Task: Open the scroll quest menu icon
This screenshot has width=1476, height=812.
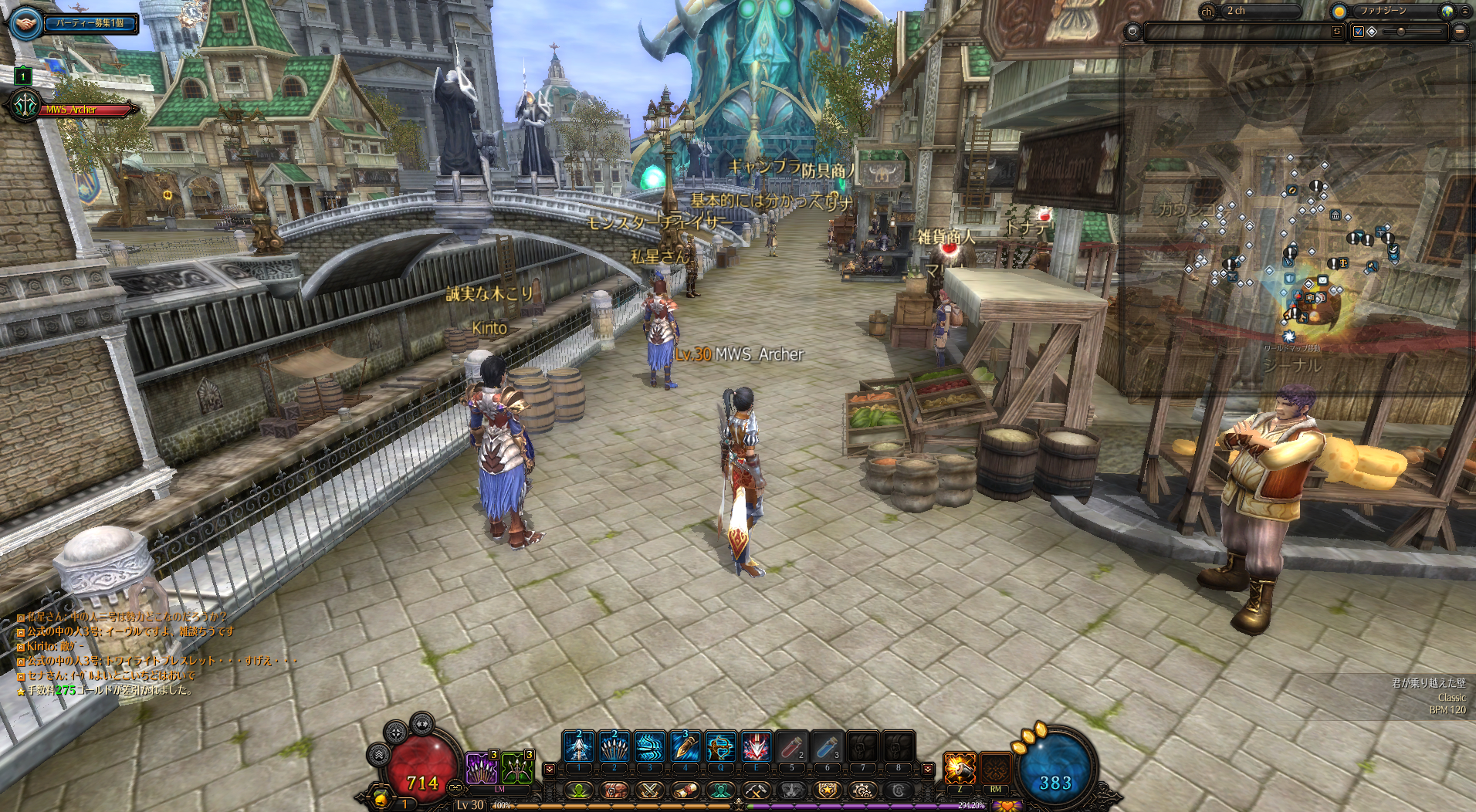Action: [685, 790]
